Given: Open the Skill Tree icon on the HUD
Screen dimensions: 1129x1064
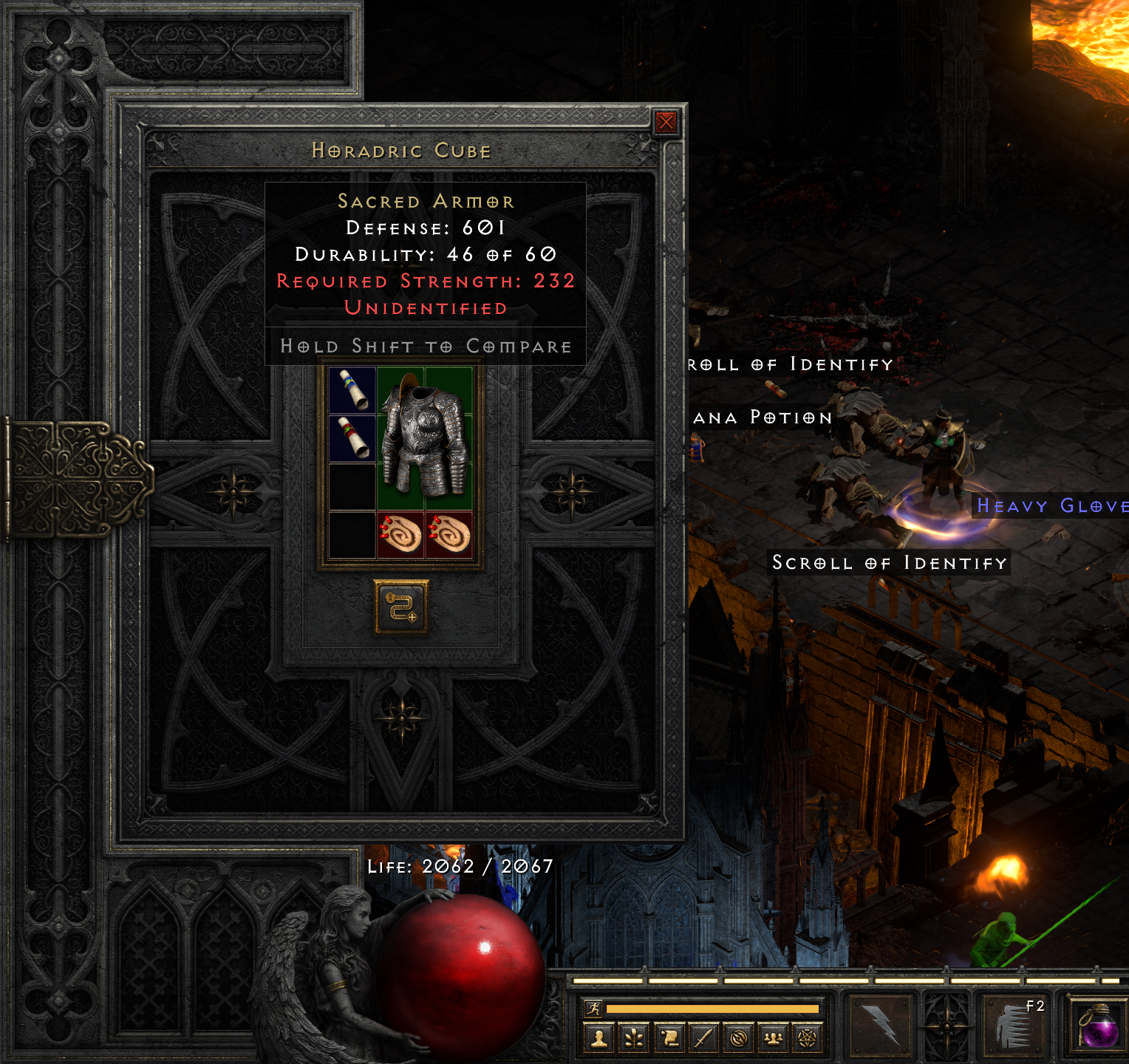Looking at the screenshot, I should [x=632, y=1037].
